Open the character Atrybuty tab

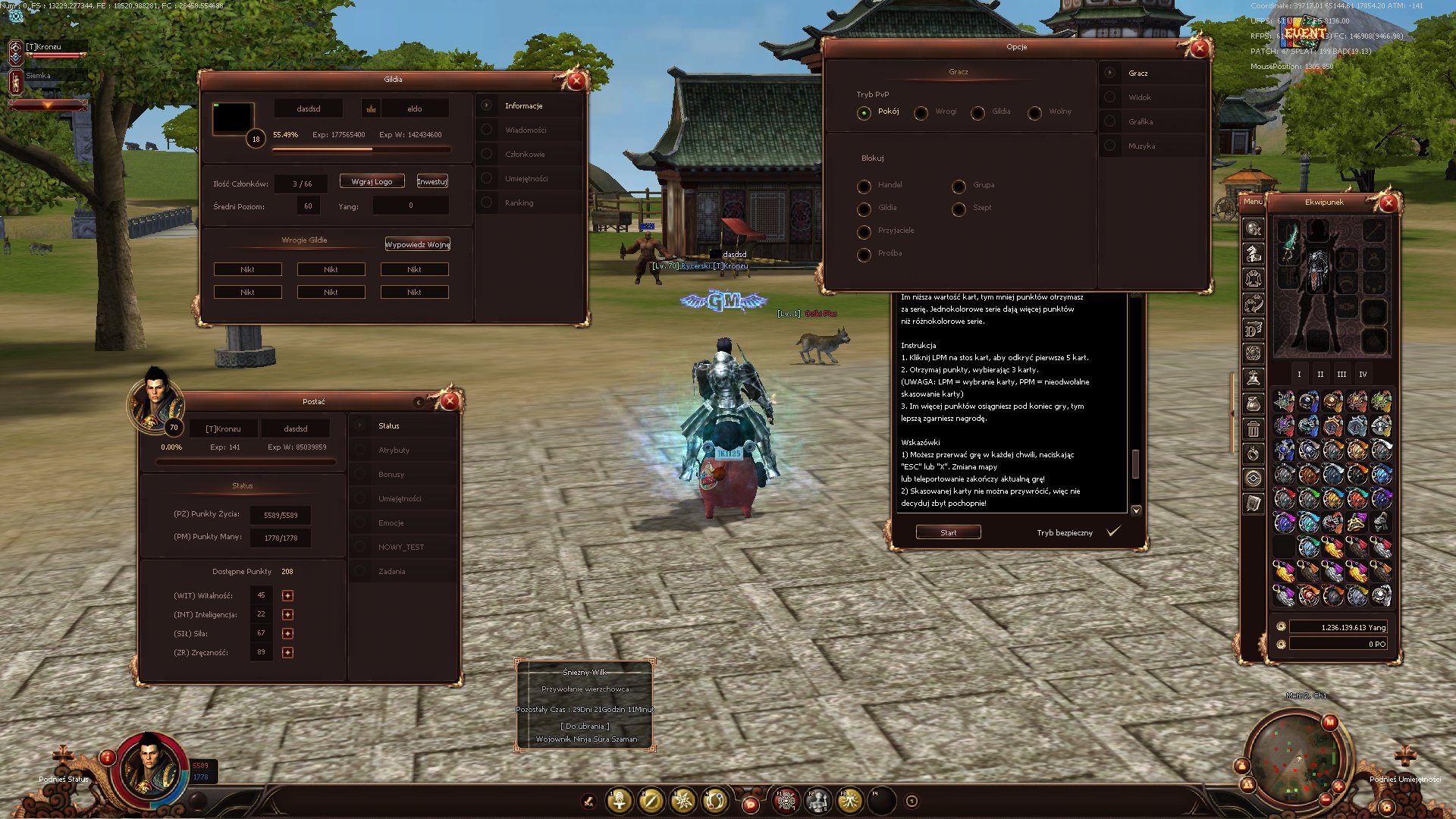pyautogui.click(x=394, y=450)
